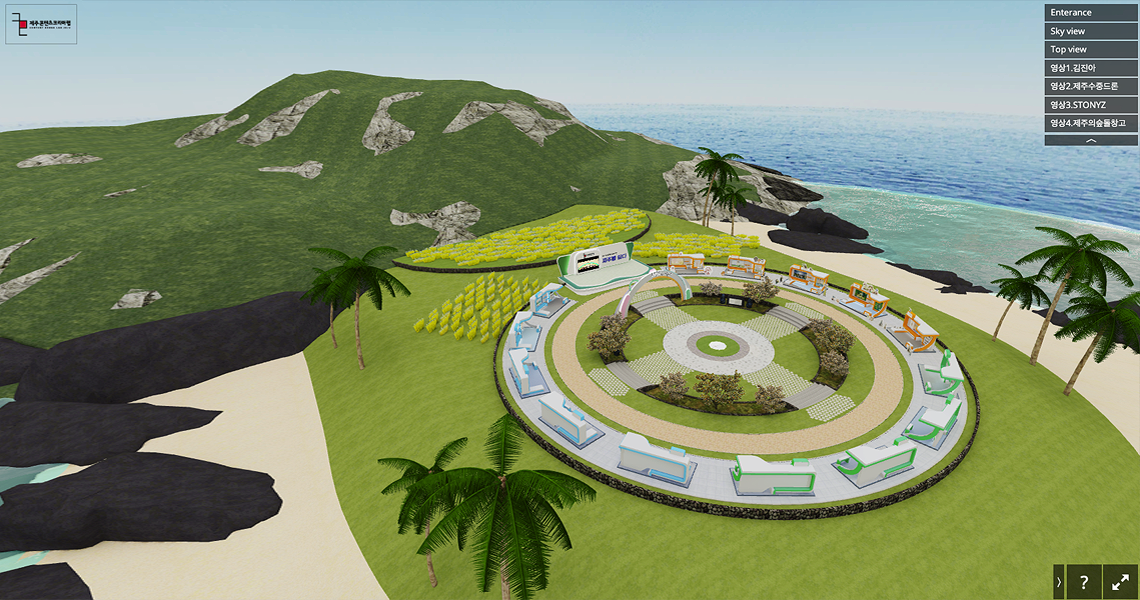Click the Jeju content logo badge
The image size is (1140, 600).
41,24
